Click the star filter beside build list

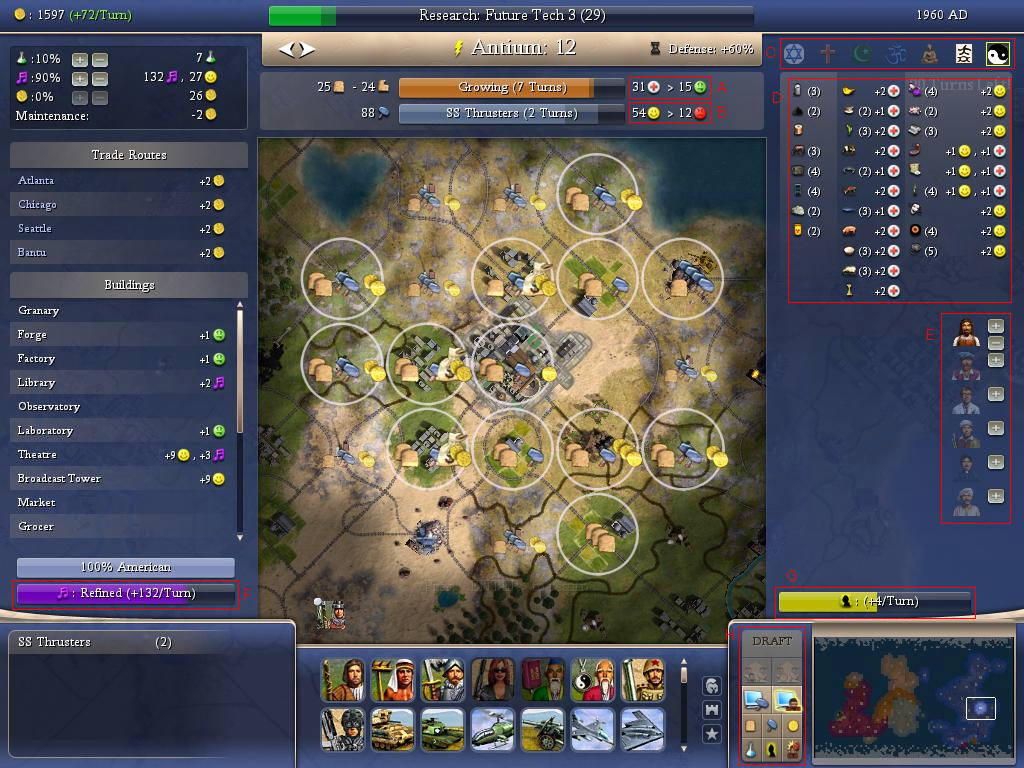(713, 734)
